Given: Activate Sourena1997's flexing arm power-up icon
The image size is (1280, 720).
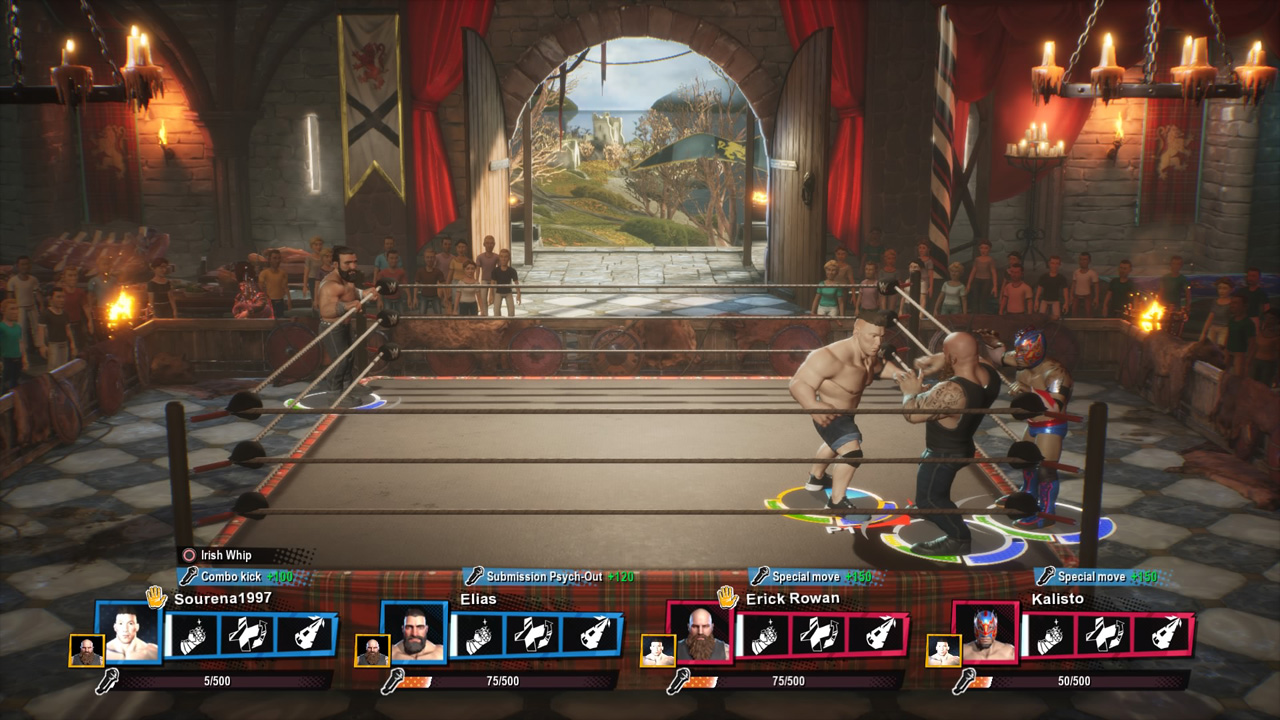Looking at the screenshot, I should click(248, 635).
